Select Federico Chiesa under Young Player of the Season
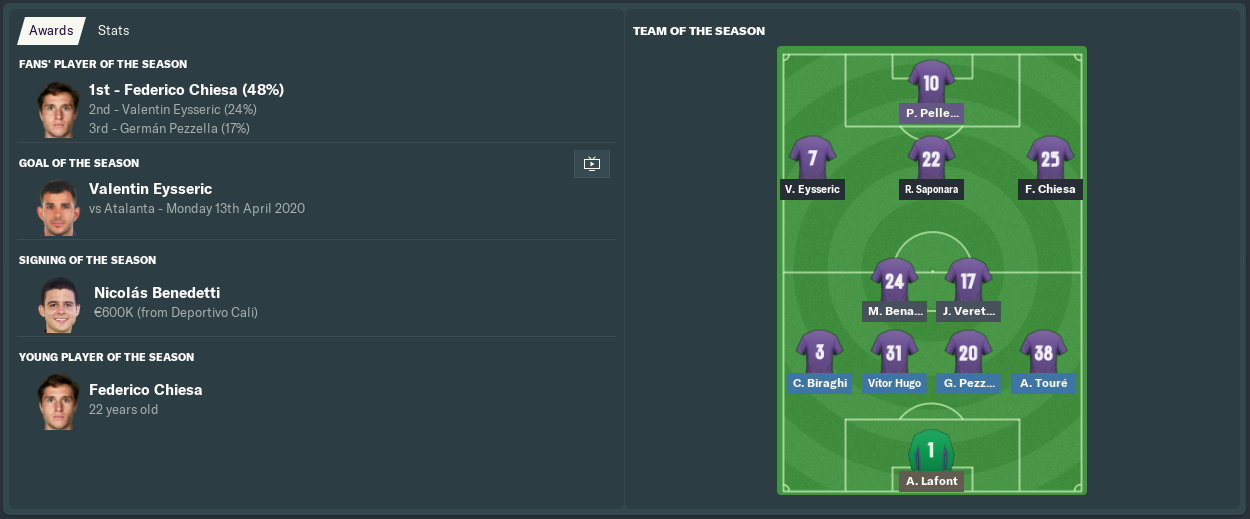Image resolution: width=1250 pixels, height=519 pixels. 145,390
